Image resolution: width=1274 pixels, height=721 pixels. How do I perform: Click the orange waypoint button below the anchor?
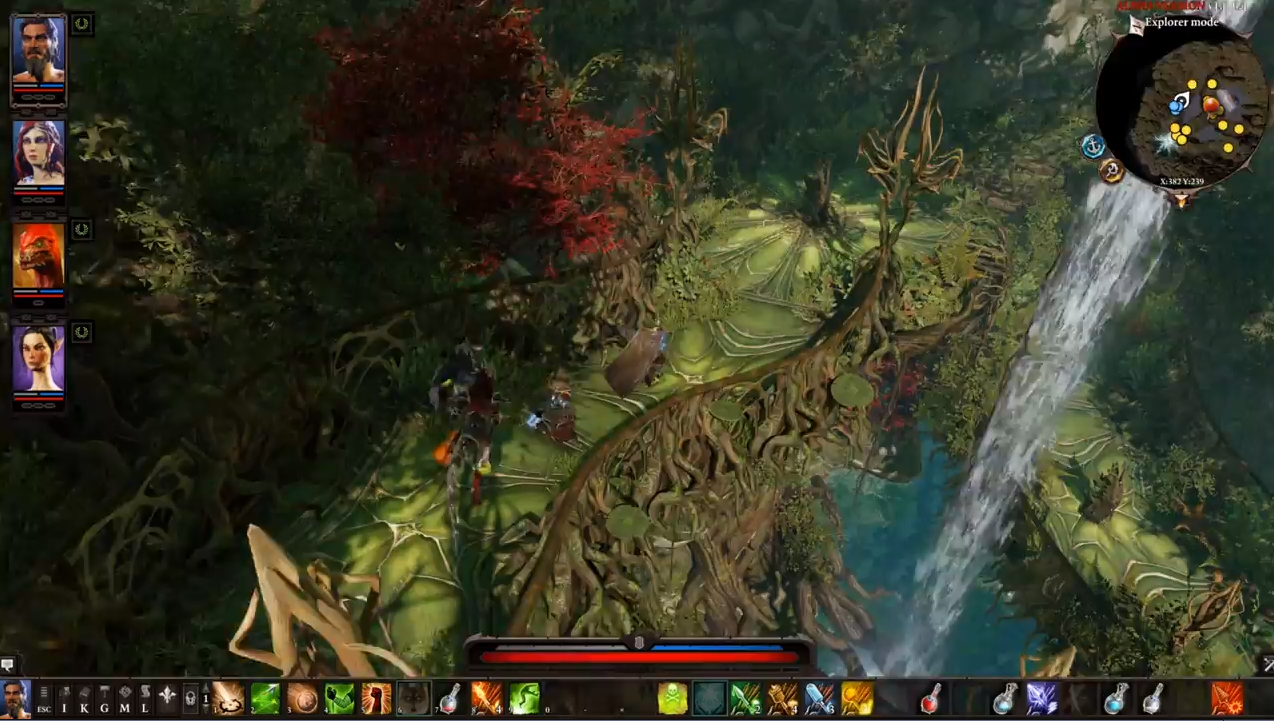[1111, 171]
